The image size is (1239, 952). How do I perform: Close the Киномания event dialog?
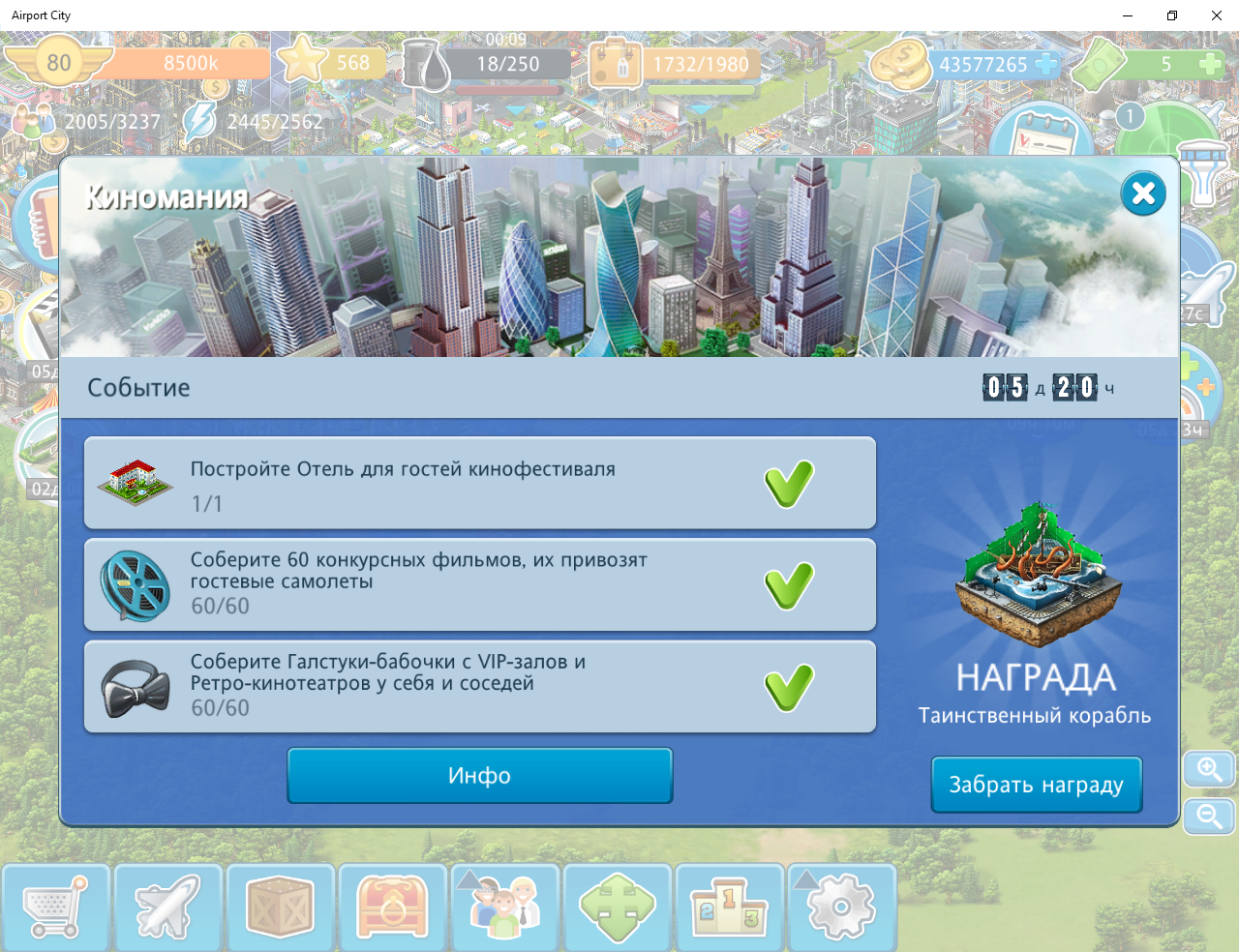click(1142, 193)
